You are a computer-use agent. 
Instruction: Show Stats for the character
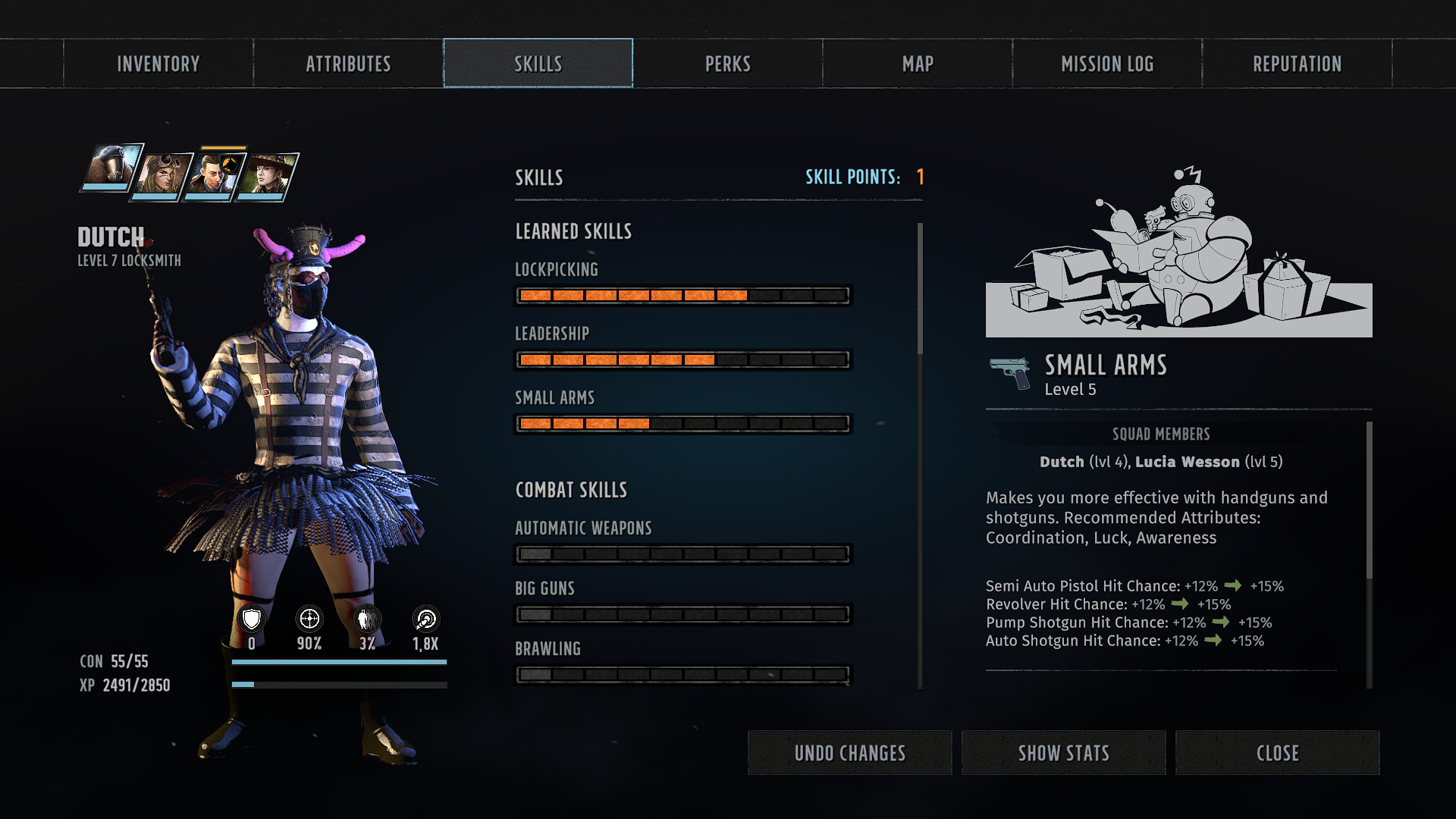tap(1063, 753)
